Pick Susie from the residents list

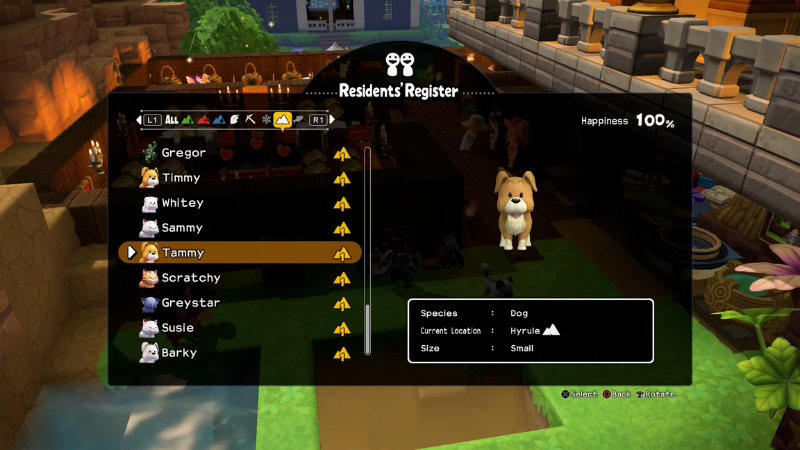click(x=178, y=328)
